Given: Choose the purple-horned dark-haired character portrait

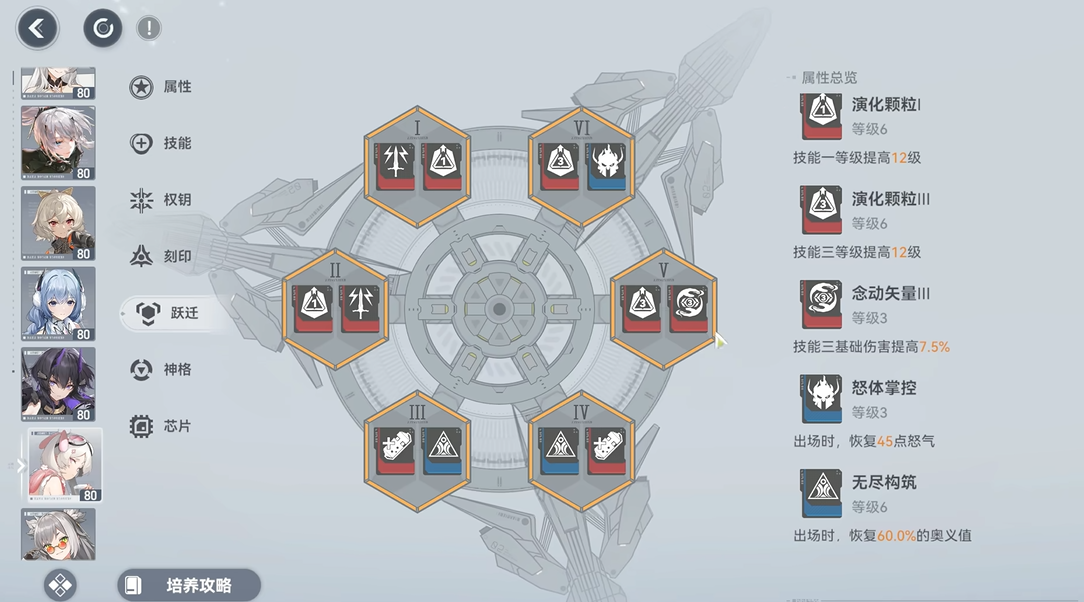Looking at the screenshot, I should tap(58, 384).
